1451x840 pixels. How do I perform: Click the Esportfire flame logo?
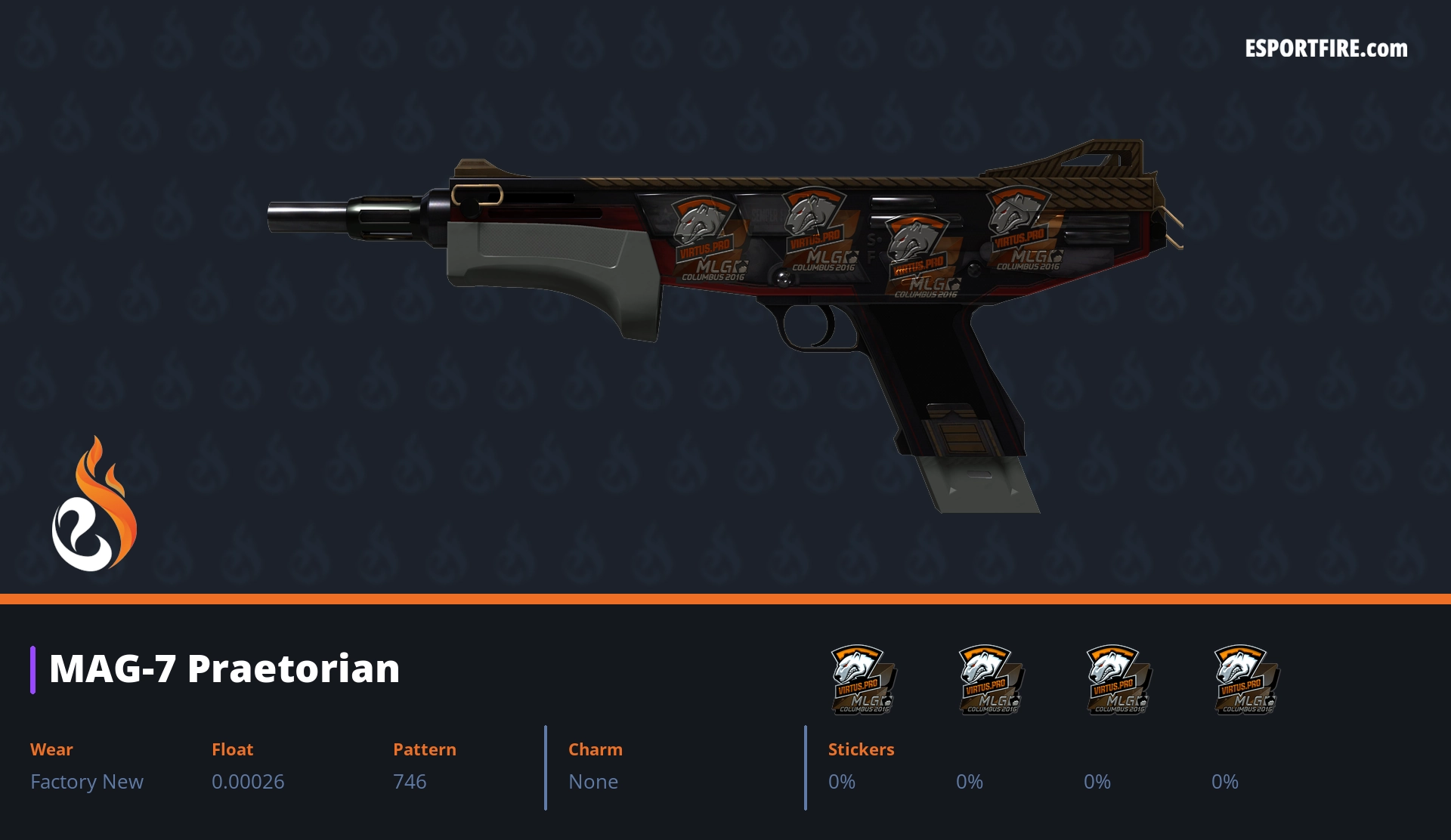(94, 505)
